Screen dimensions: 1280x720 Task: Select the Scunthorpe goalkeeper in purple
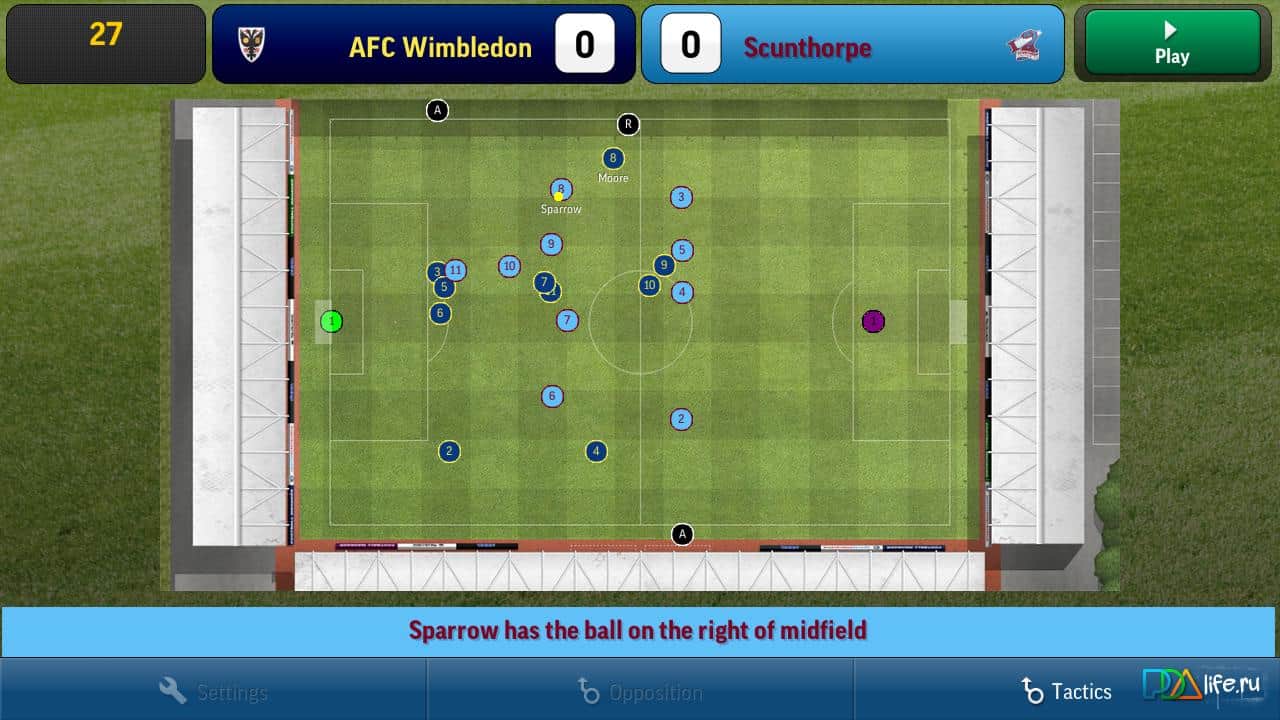873,321
